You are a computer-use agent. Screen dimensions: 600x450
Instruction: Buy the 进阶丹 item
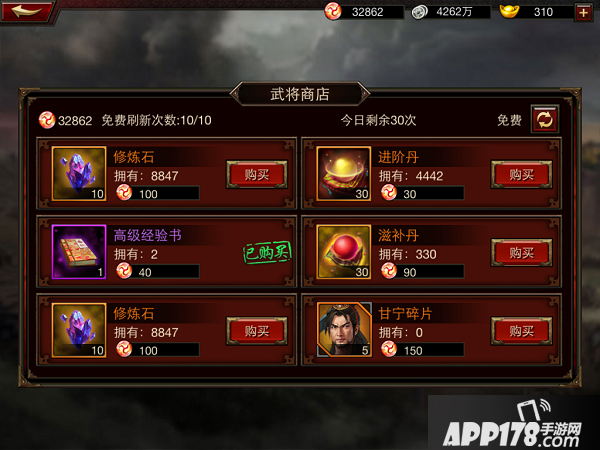pos(522,173)
